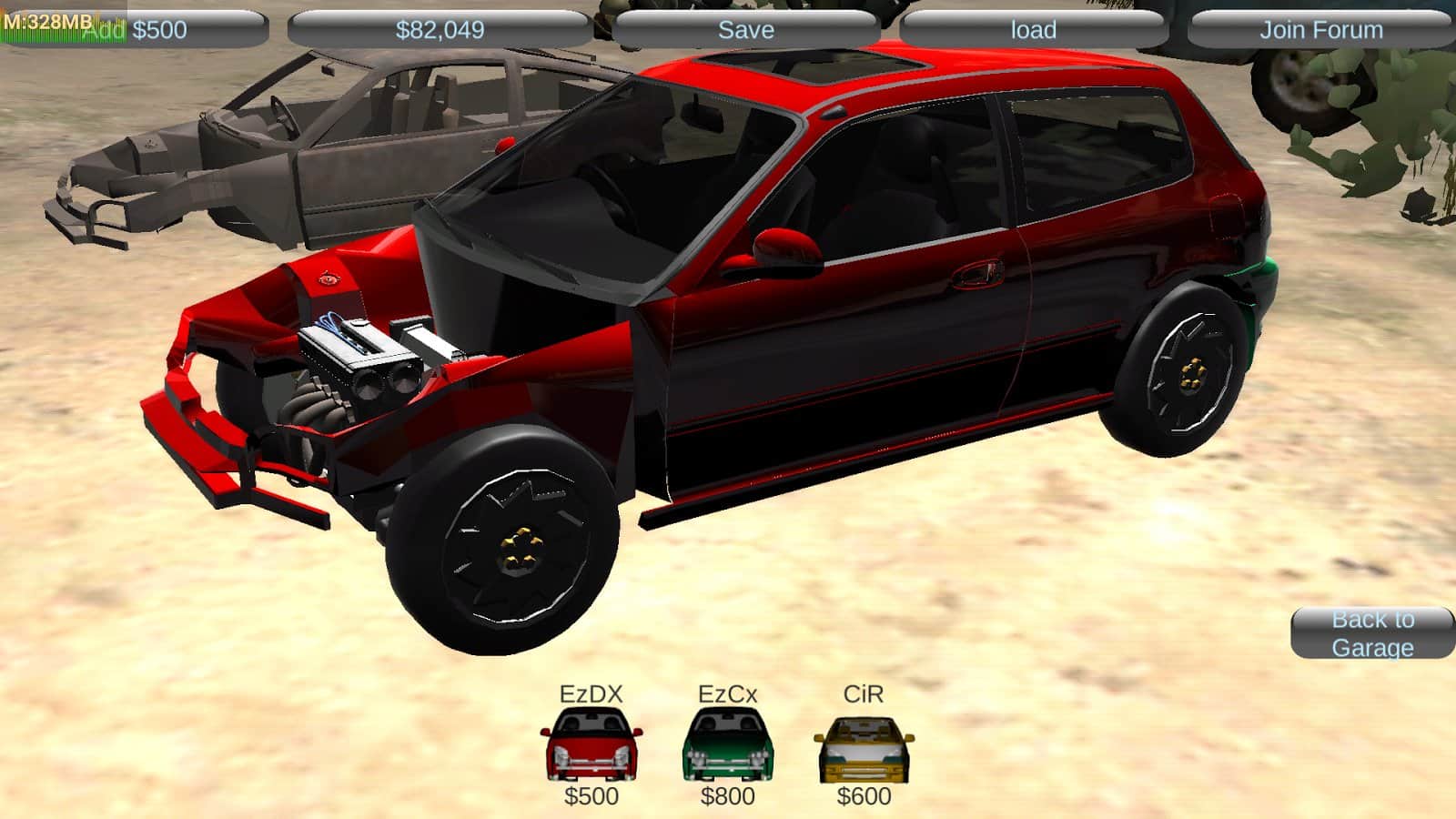Load a saved game
This screenshot has height=819, width=1456.
point(1033,29)
